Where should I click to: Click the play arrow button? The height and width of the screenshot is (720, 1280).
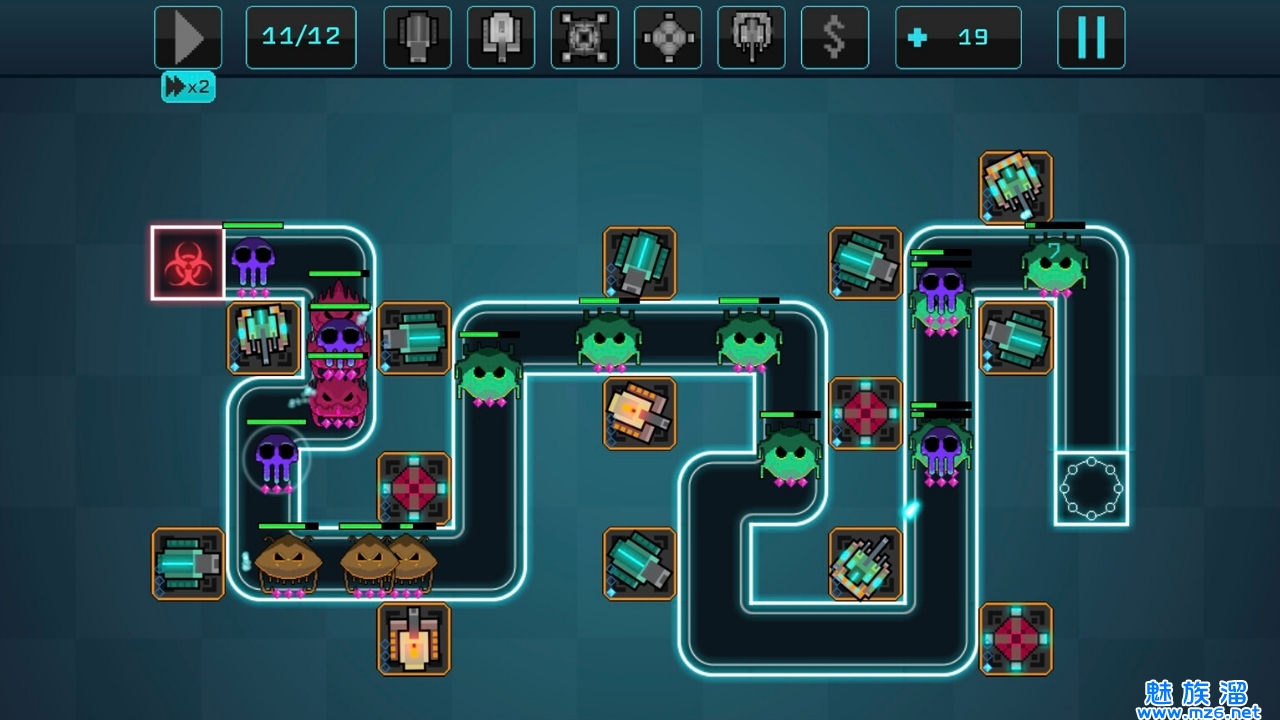[x=188, y=38]
